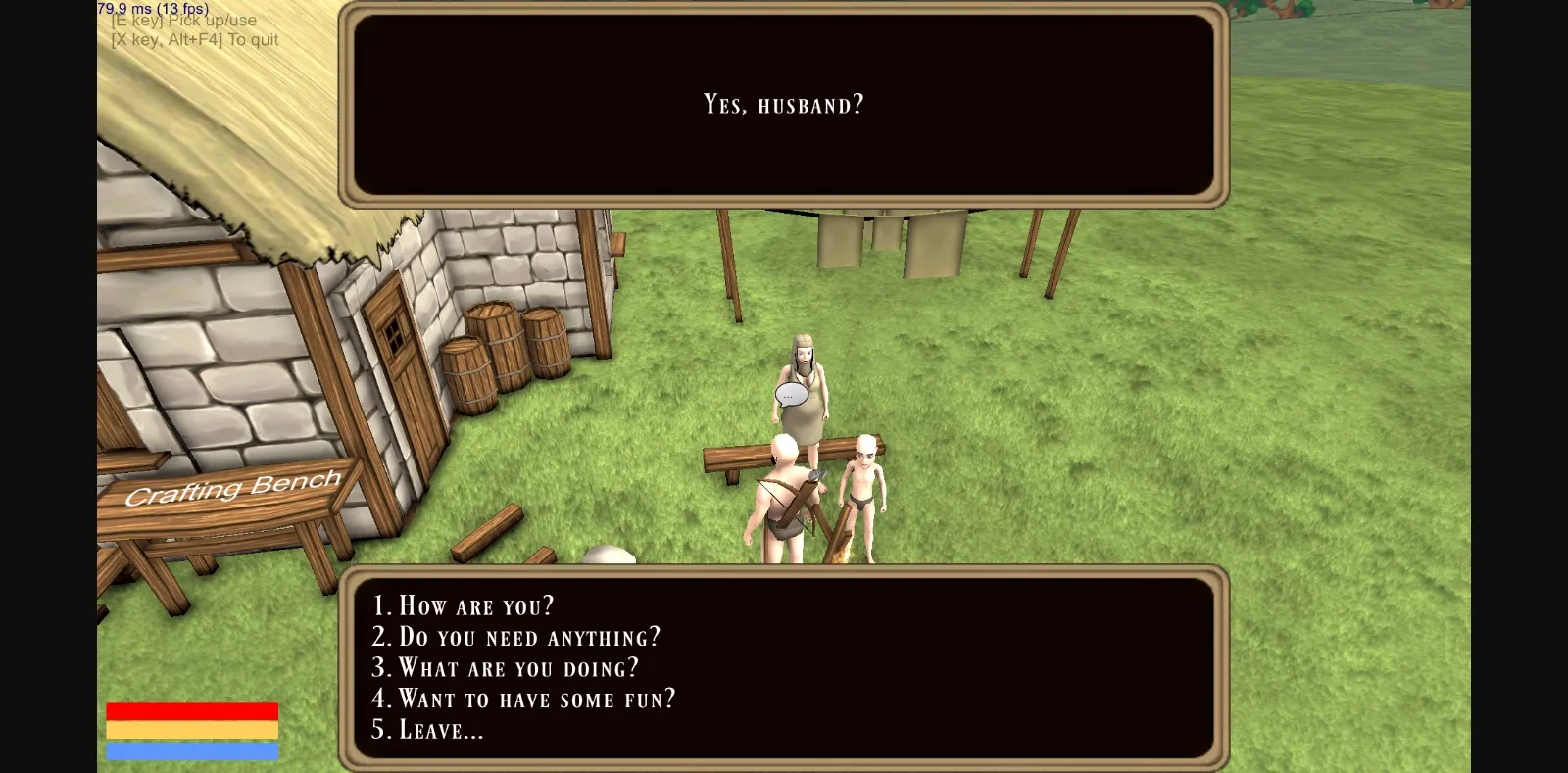This screenshot has width=1568, height=773.
Task: Click the blue mana bar
Action: [x=191, y=752]
